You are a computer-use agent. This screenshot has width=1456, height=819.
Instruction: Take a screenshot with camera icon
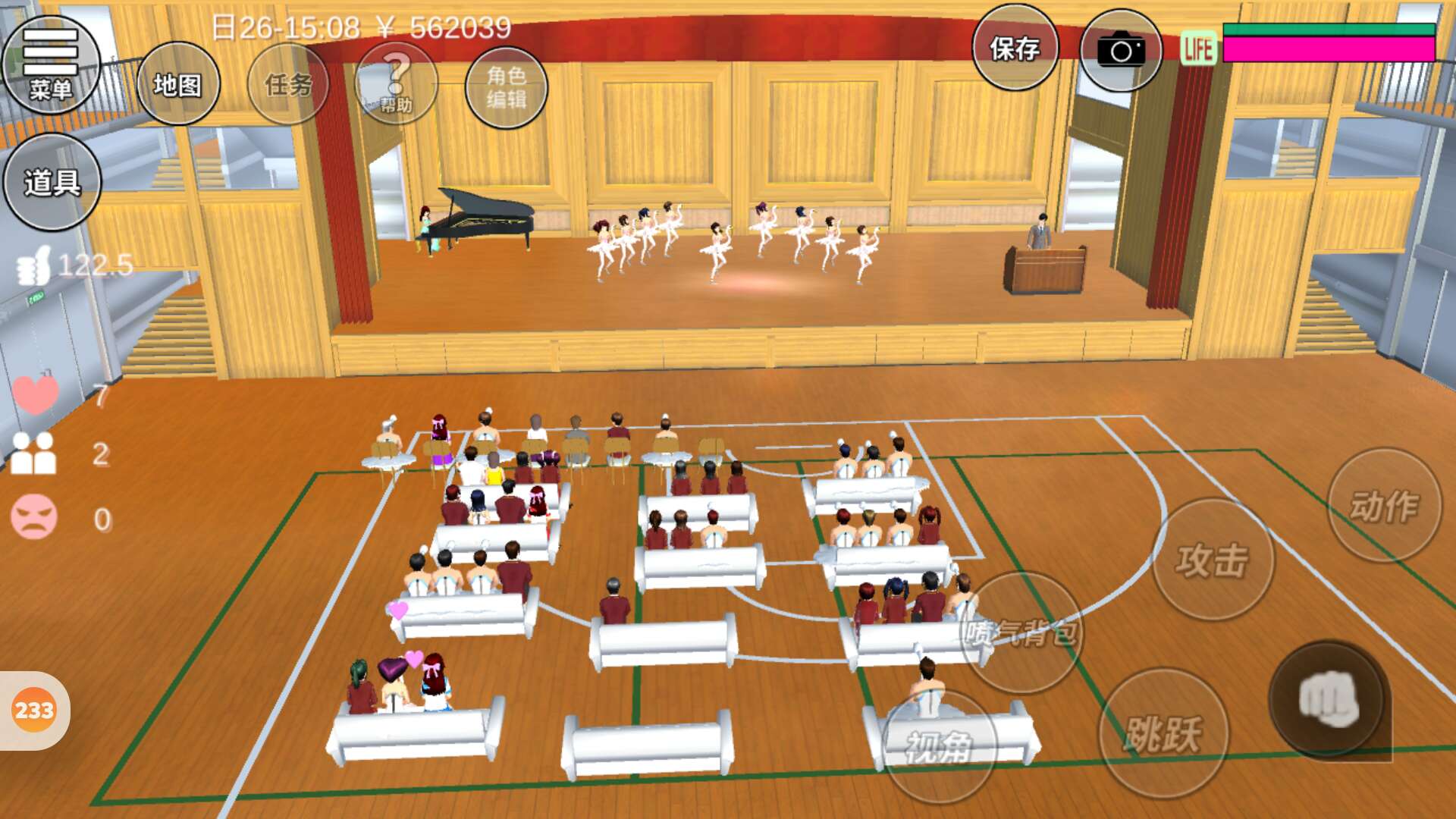1120,51
